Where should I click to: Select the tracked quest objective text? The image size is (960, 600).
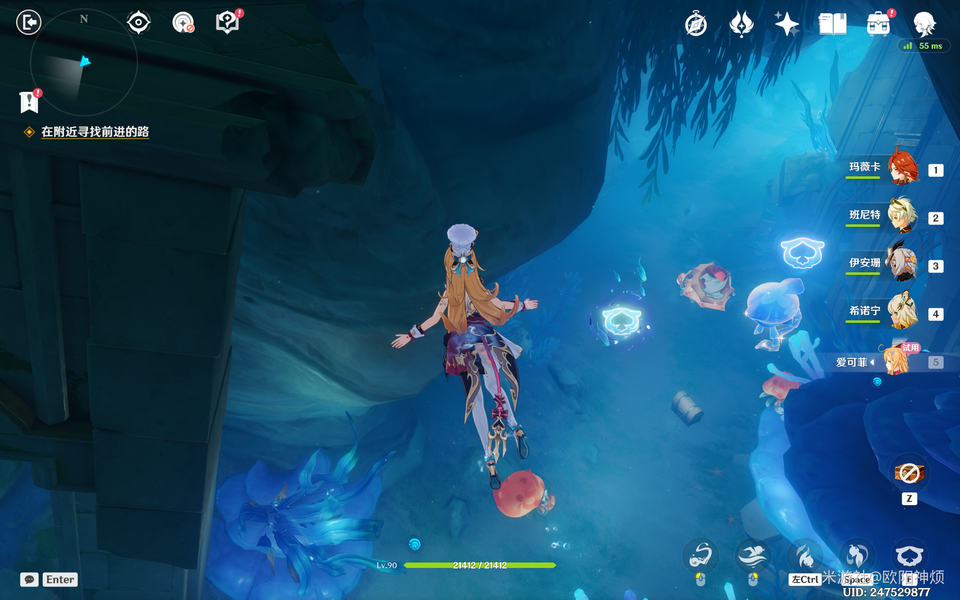[95, 132]
